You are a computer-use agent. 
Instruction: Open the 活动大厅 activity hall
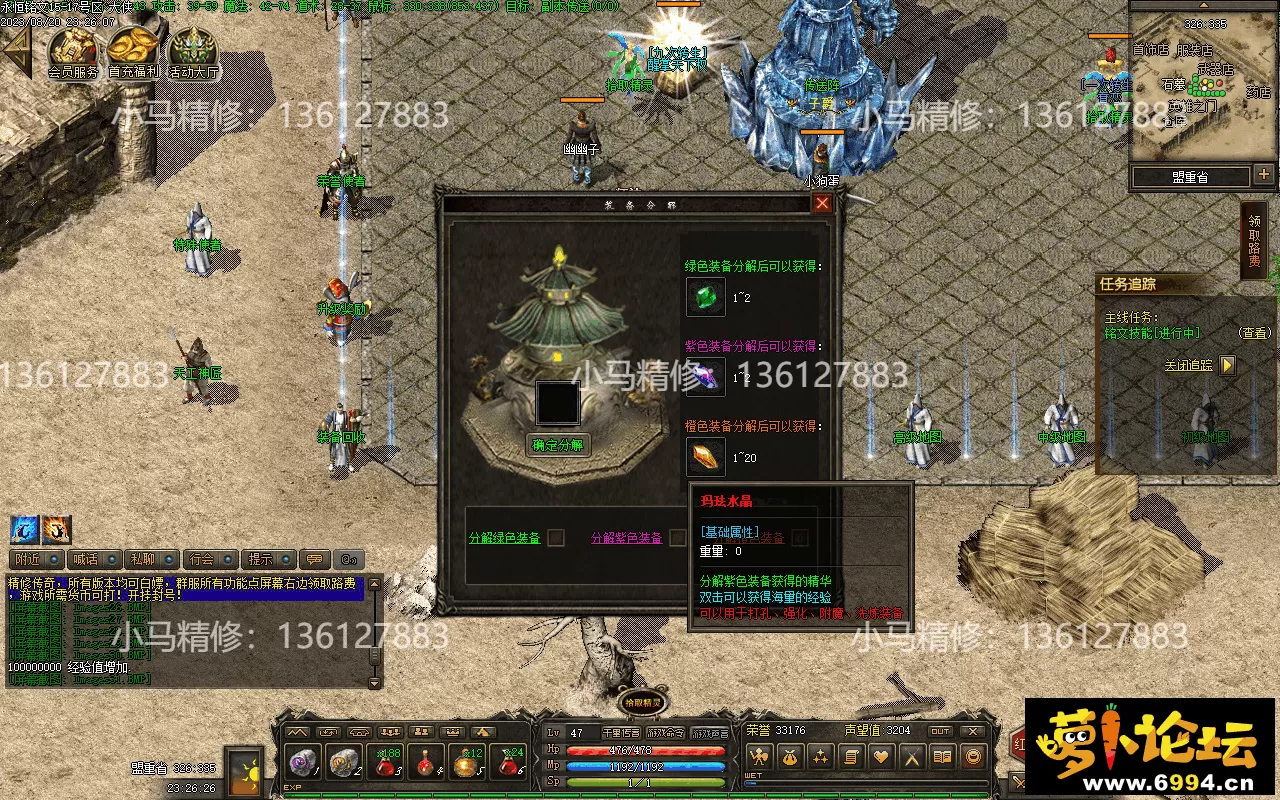click(x=193, y=50)
